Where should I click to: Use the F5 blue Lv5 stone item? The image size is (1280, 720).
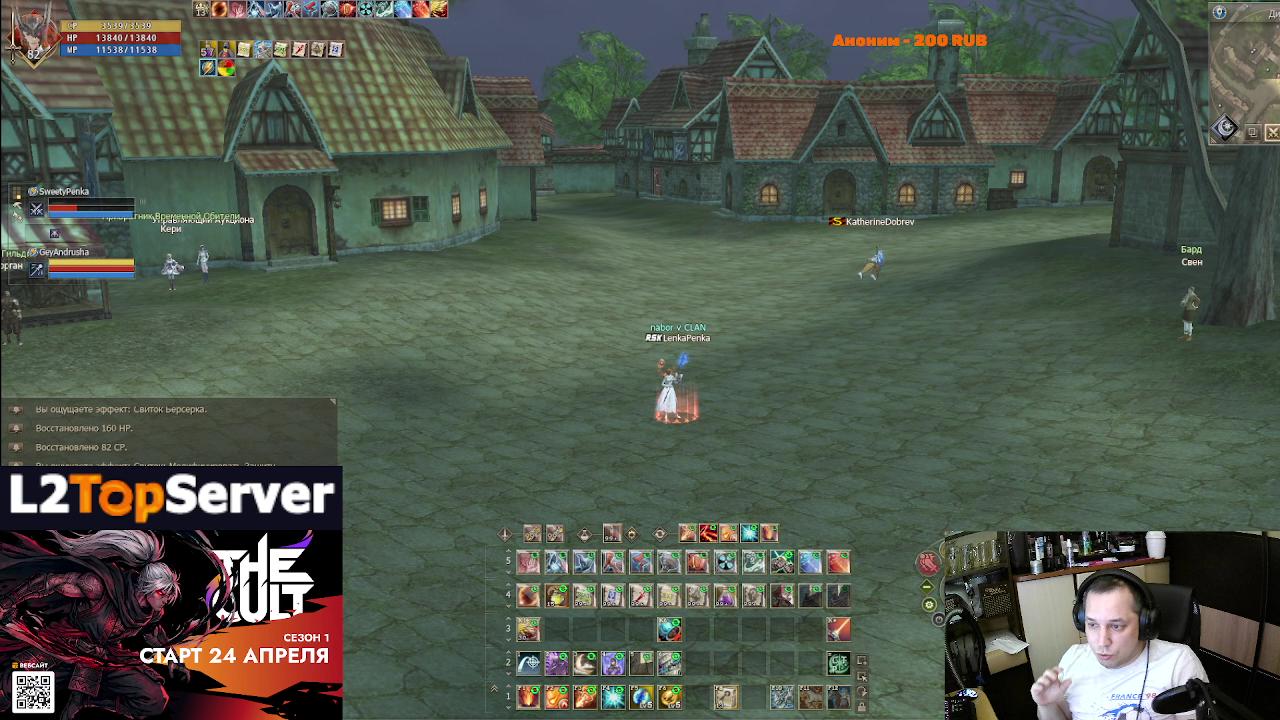click(x=641, y=696)
